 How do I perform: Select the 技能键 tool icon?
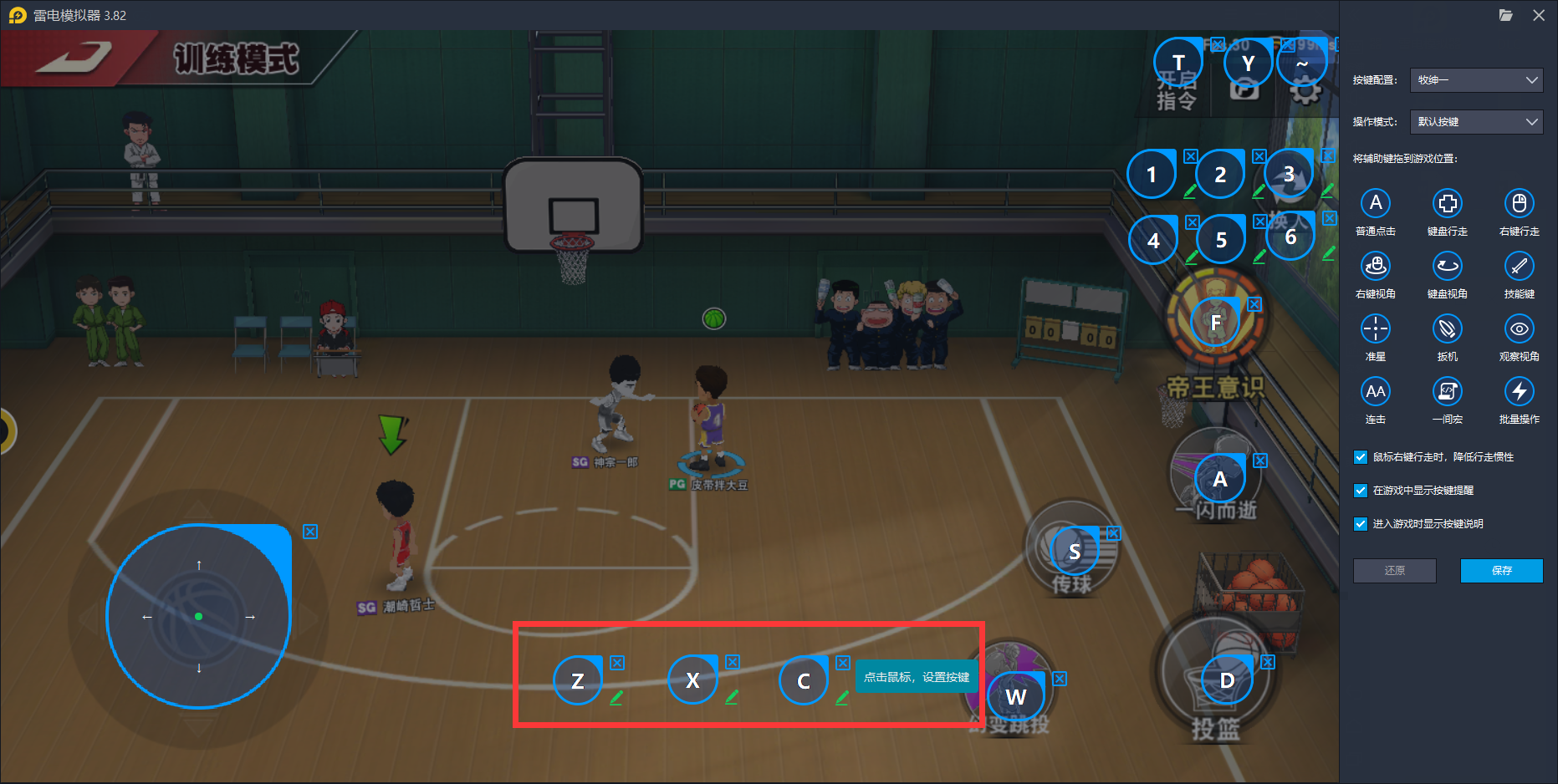(1519, 267)
